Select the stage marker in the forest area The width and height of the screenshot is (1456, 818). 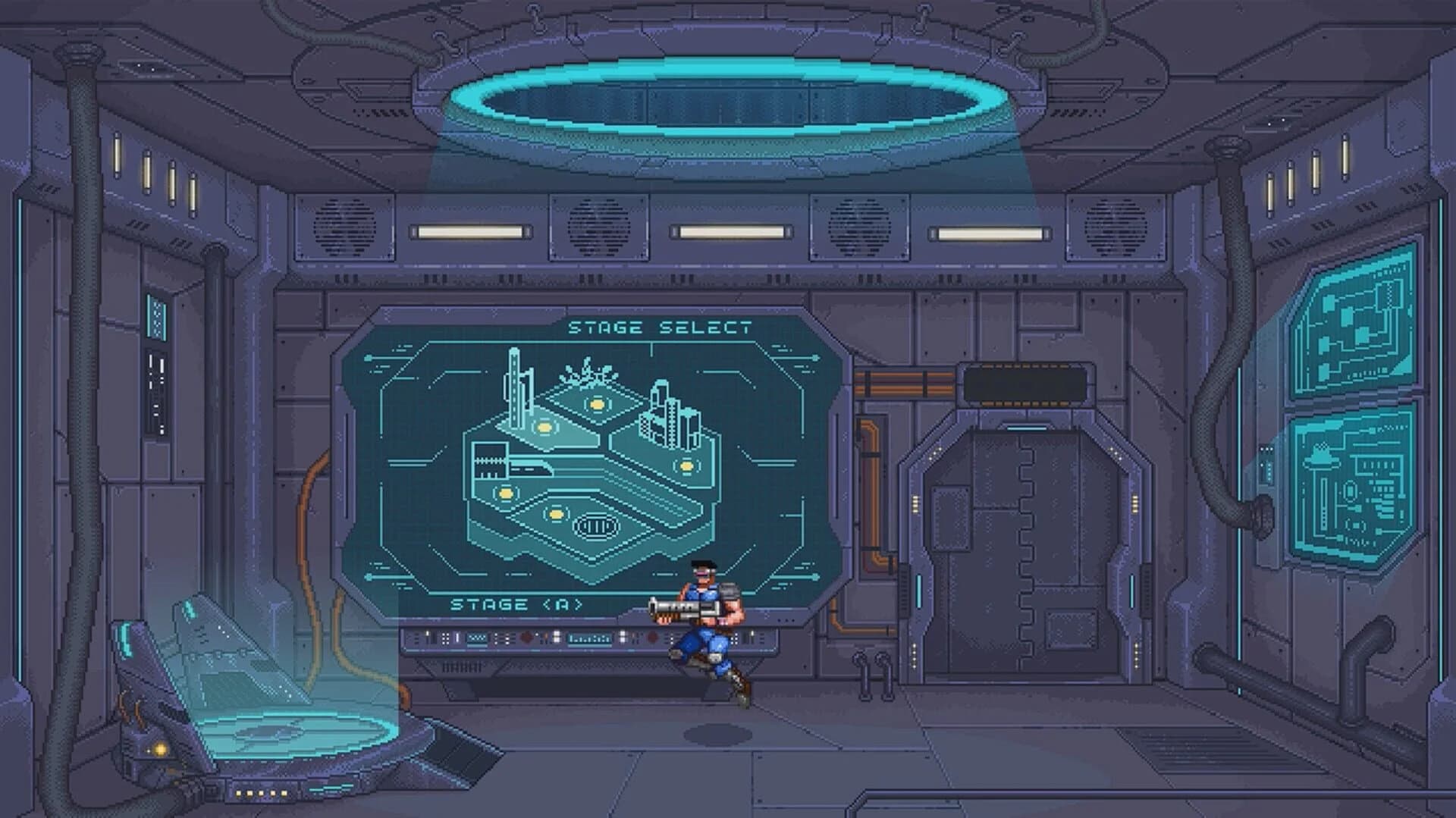pyautogui.click(x=596, y=405)
